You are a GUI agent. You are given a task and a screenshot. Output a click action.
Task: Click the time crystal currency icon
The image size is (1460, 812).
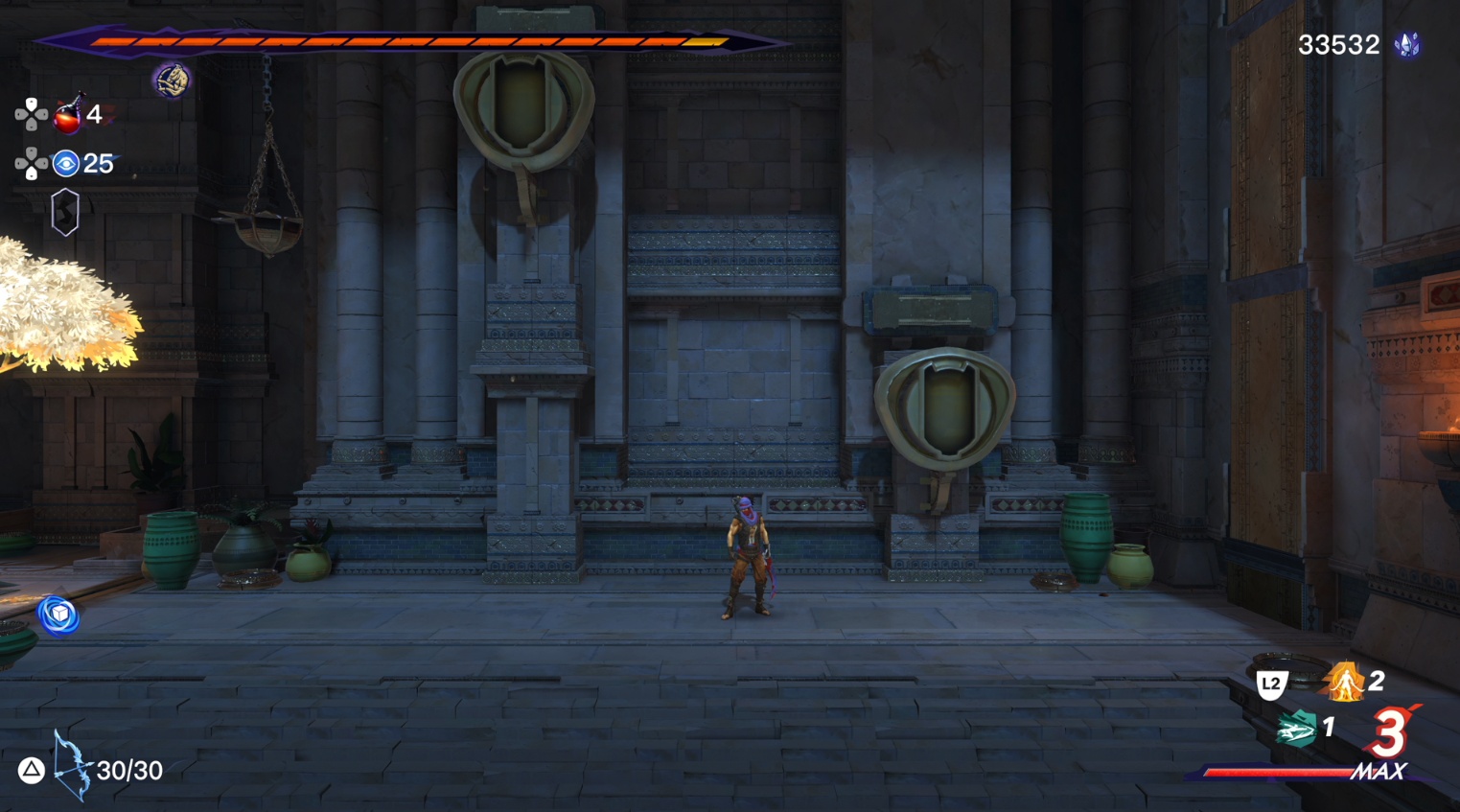pyautogui.click(x=1407, y=45)
